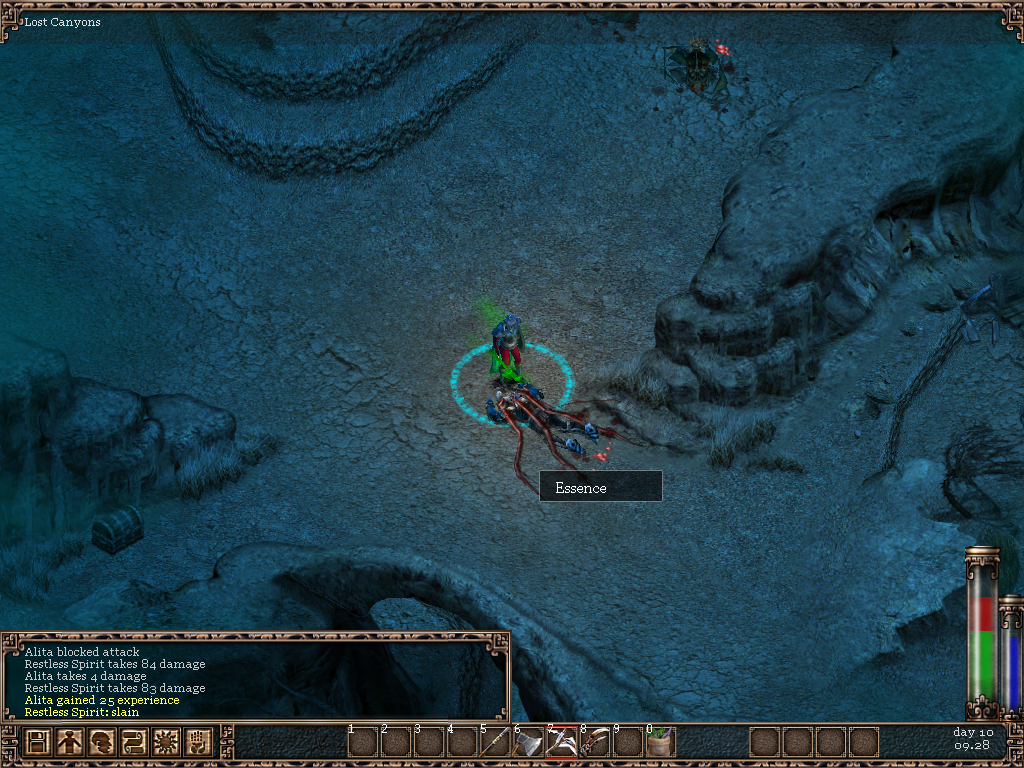Click the open hand icon button
This screenshot has width=1024, height=768.
(199, 743)
